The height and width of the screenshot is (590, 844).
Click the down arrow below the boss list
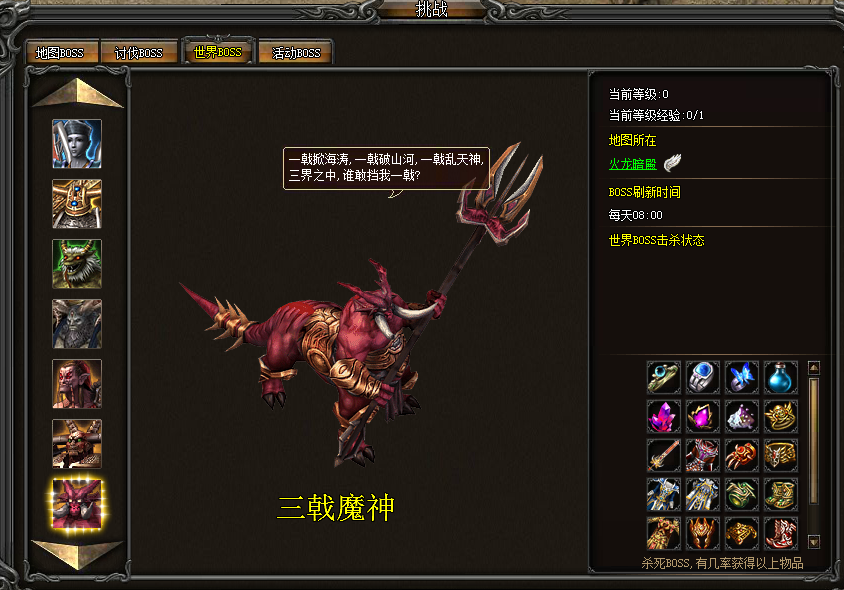77,553
